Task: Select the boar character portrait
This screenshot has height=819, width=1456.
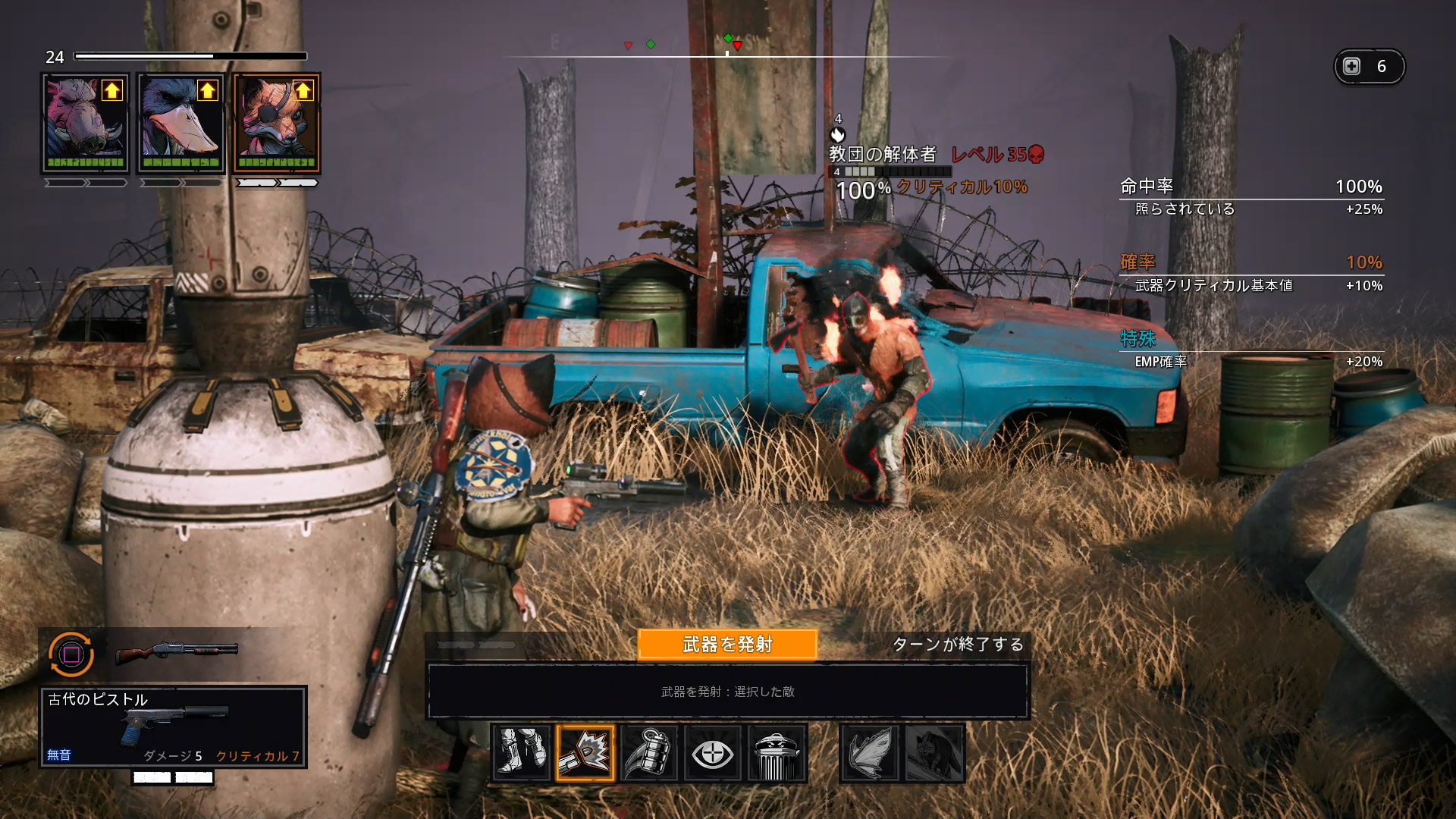Action: point(85,124)
